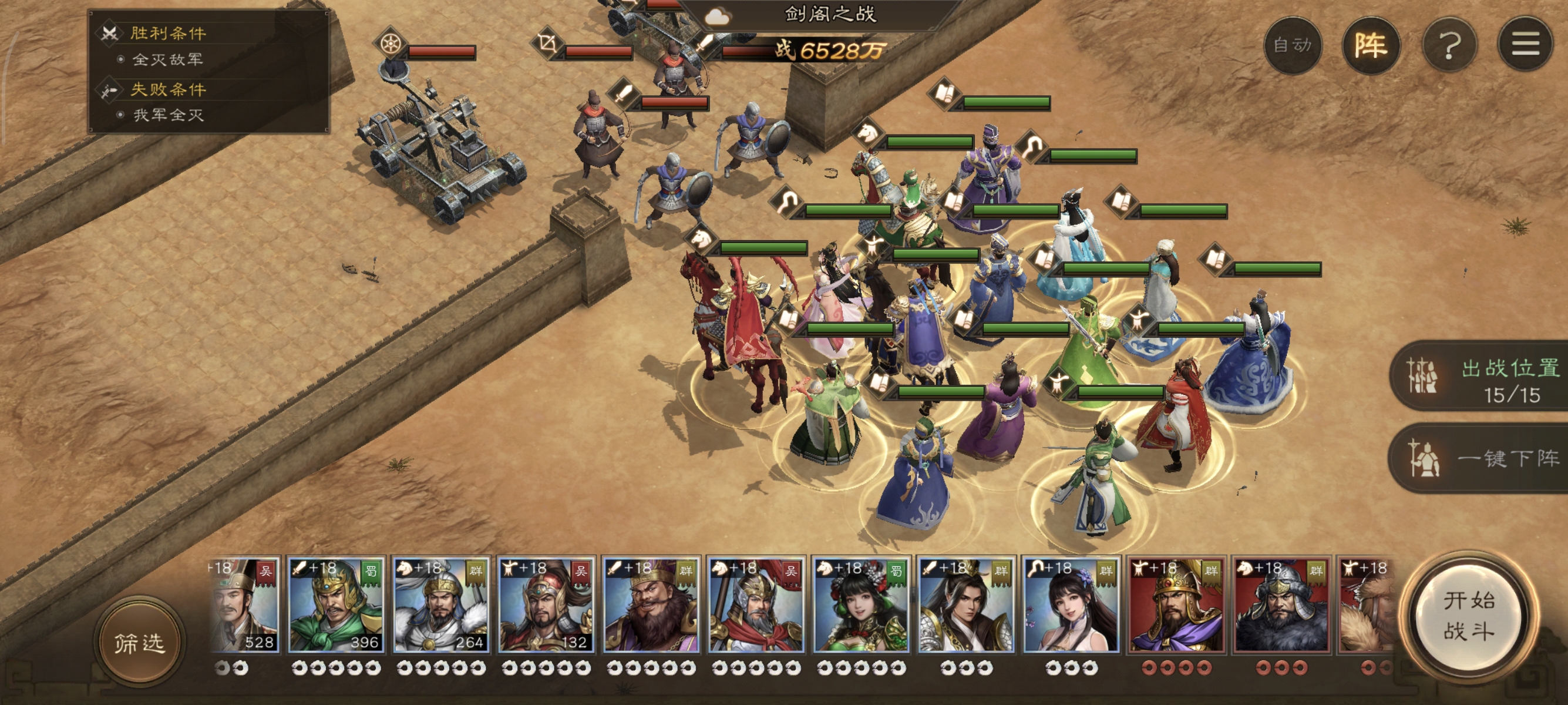Pick the red card with fur-hat warrior
This screenshot has width=1568, height=705.
1281,605
